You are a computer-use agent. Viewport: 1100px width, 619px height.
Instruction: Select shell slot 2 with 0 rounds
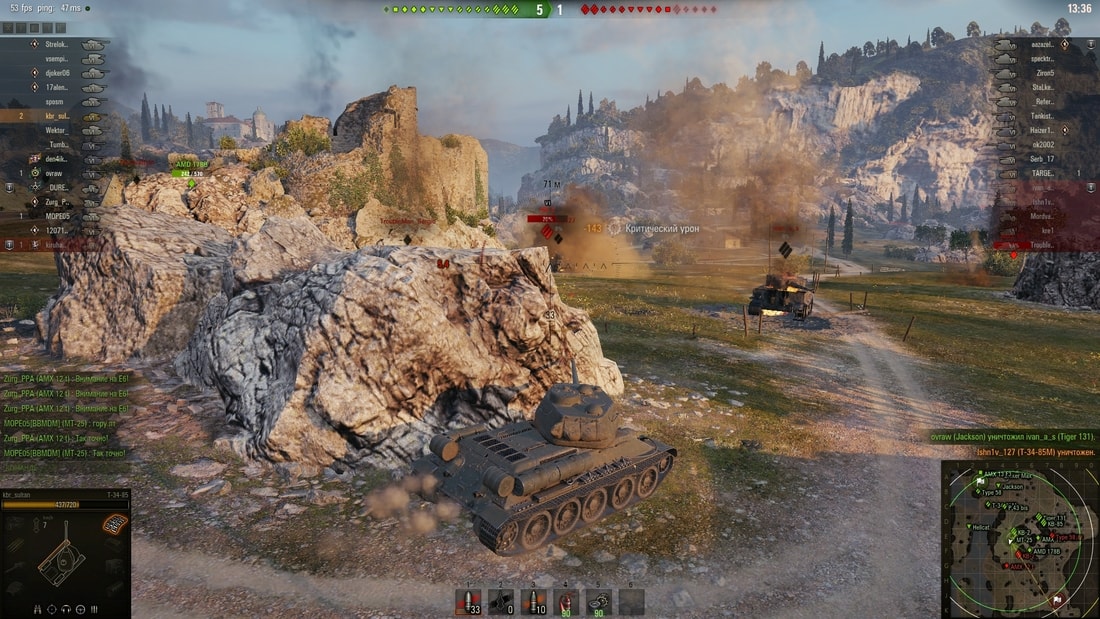point(500,601)
